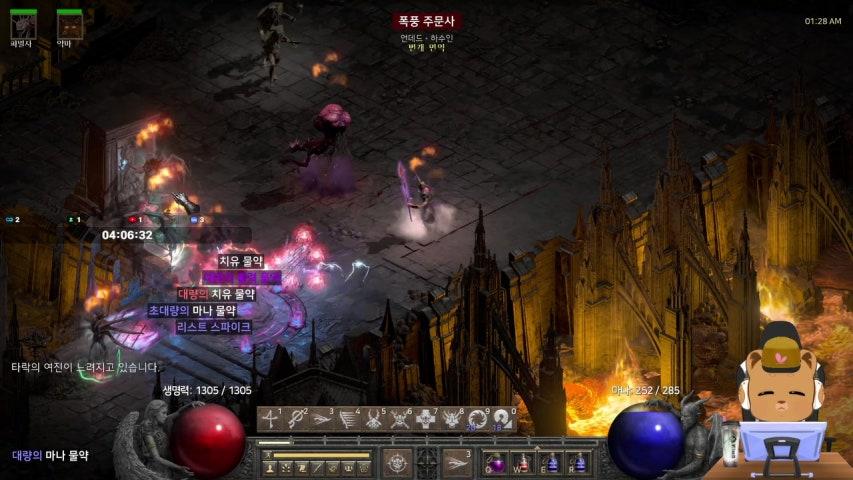Viewport: 853px width, 480px height.
Task: Activate the arrow skill in hotbar slot 3
Action: click(x=322, y=420)
